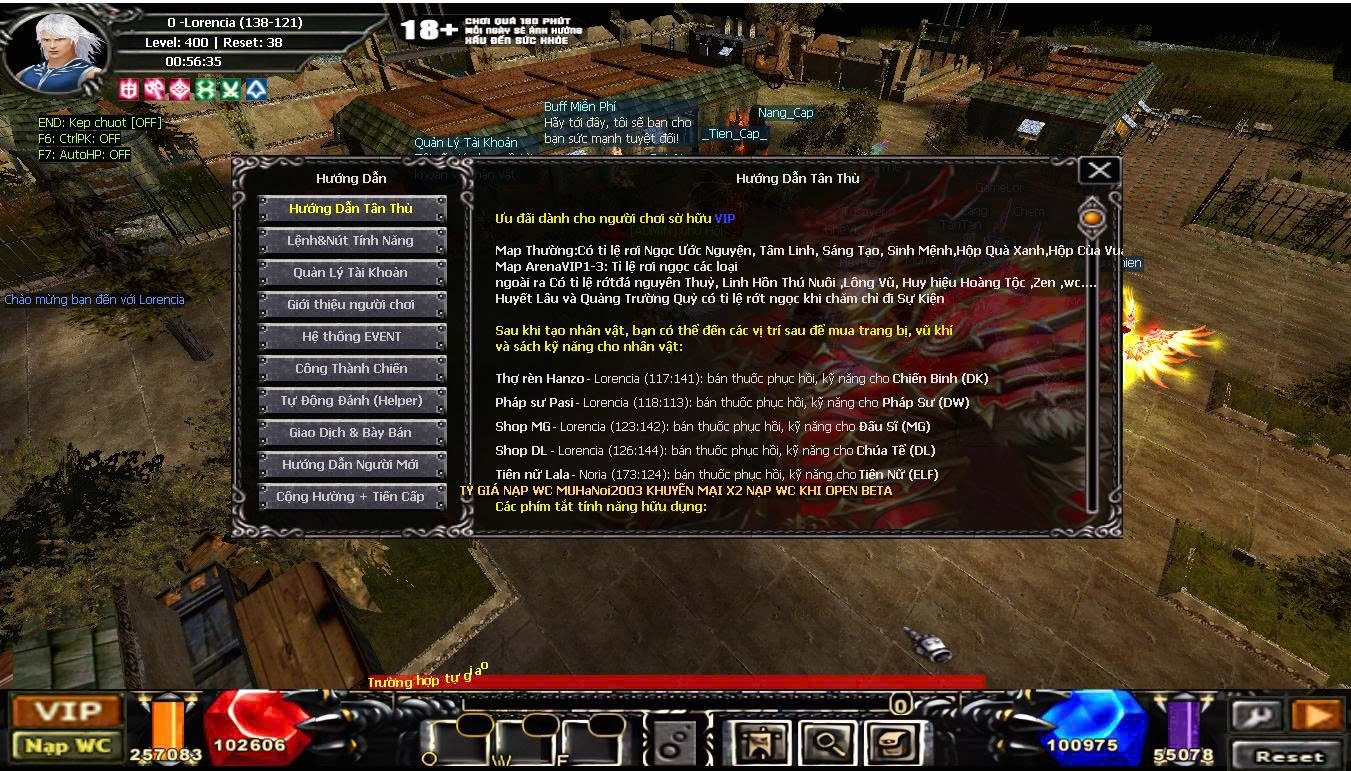The height and width of the screenshot is (771, 1351).
Task: Click the orange play arrow button
Action: pyautogui.click(x=1316, y=714)
